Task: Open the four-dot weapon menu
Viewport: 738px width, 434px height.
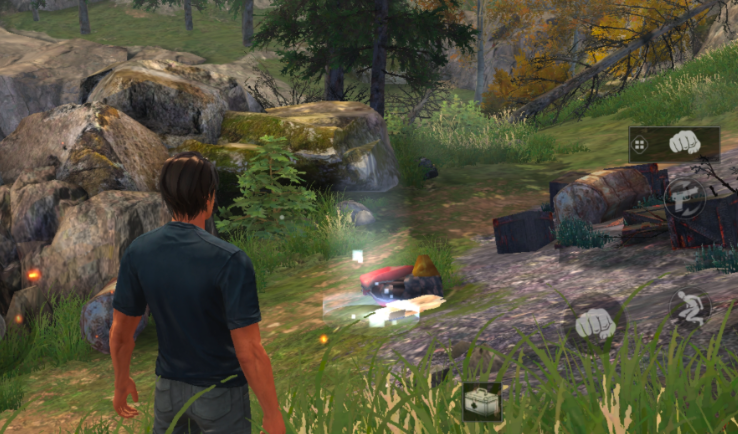Action: [639, 145]
